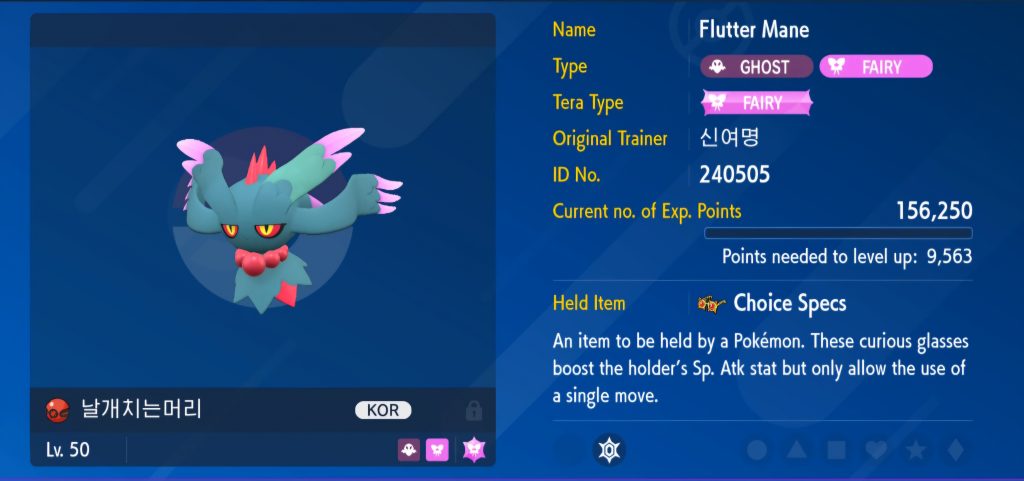Toggle the square marking
Image resolution: width=1024 pixels, height=481 pixels.
[x=836, y=450]
